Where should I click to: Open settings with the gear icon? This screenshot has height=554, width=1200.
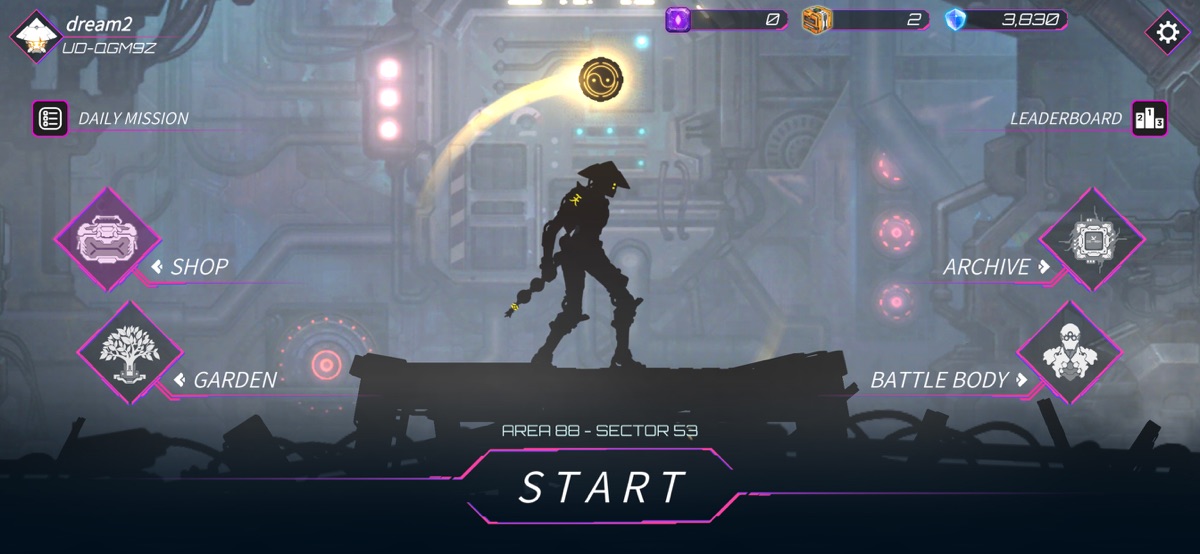coord(1167,33)
